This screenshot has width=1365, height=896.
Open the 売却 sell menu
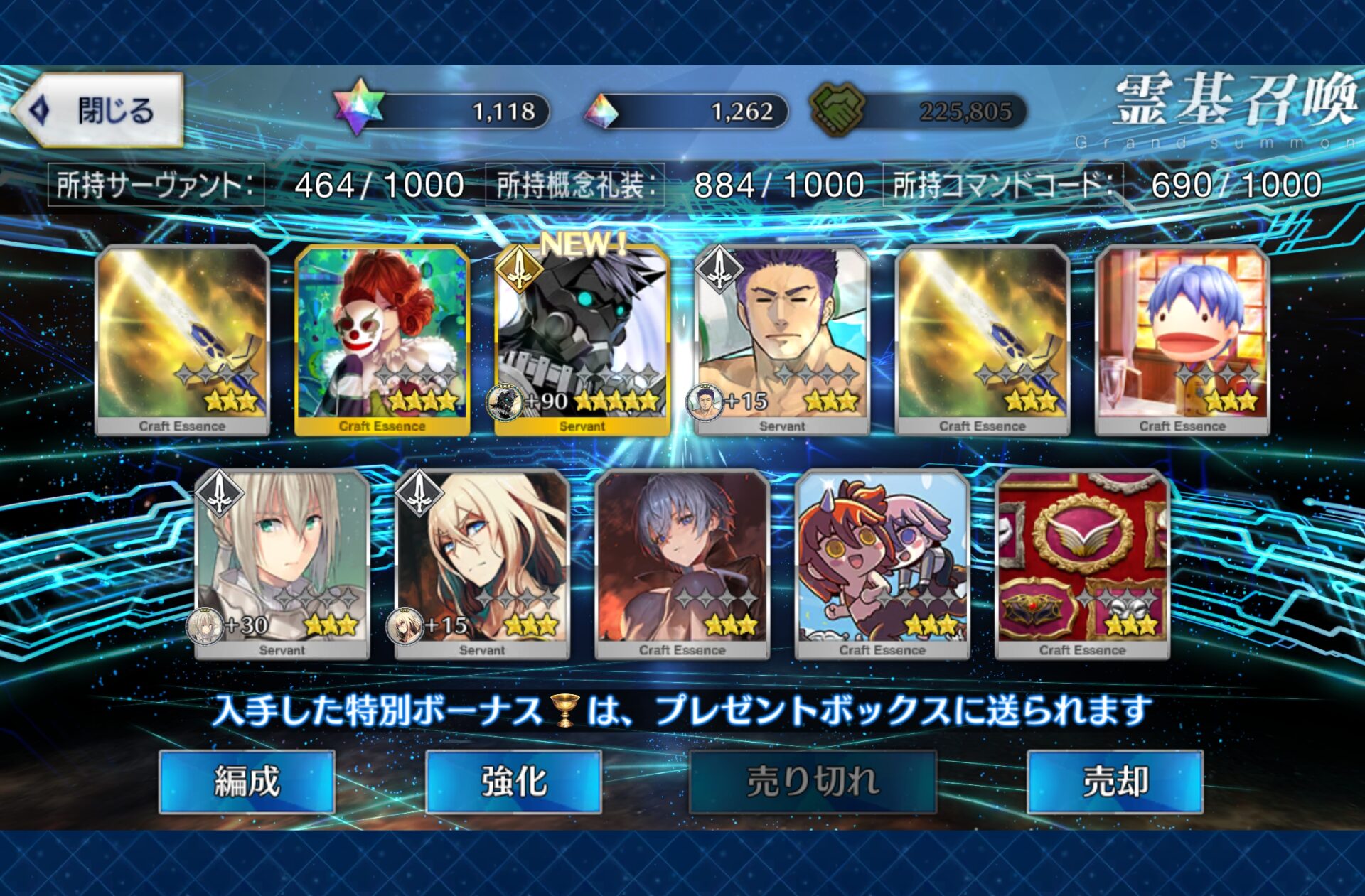(1115, 782)
